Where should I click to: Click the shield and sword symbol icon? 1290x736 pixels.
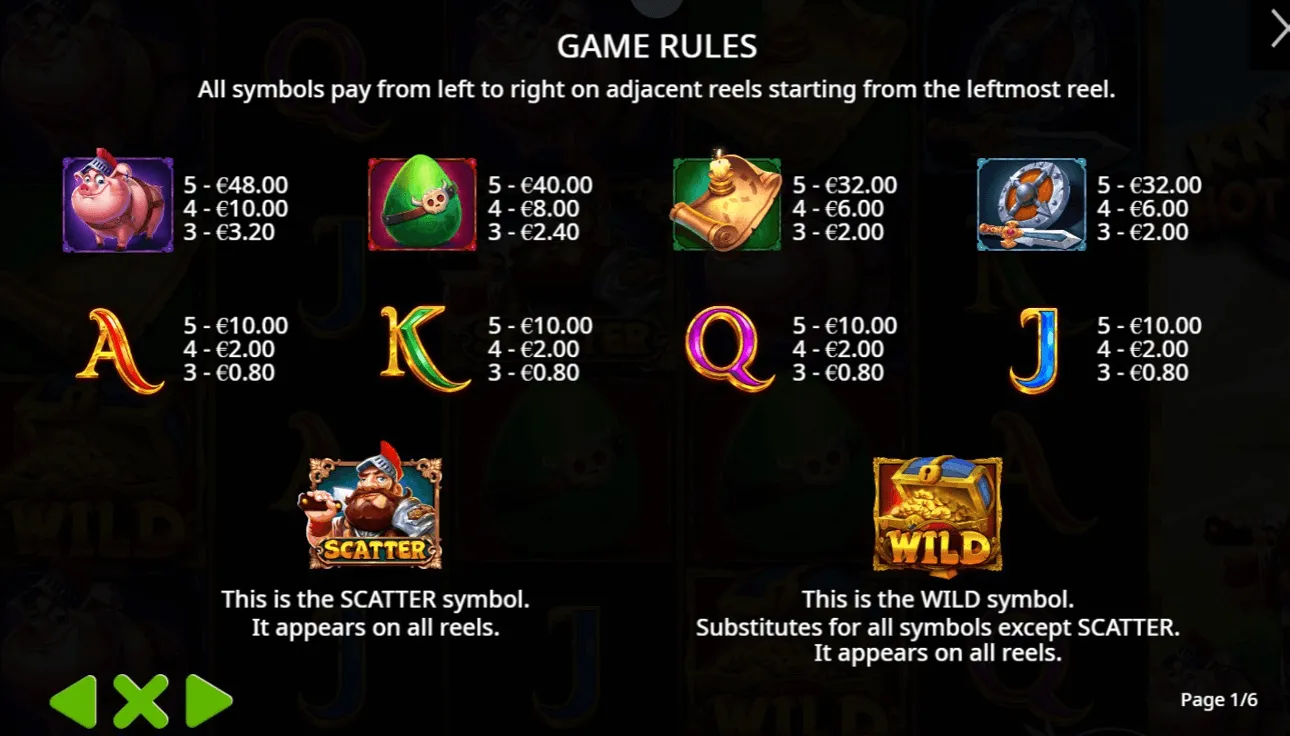coord(1031,205)
